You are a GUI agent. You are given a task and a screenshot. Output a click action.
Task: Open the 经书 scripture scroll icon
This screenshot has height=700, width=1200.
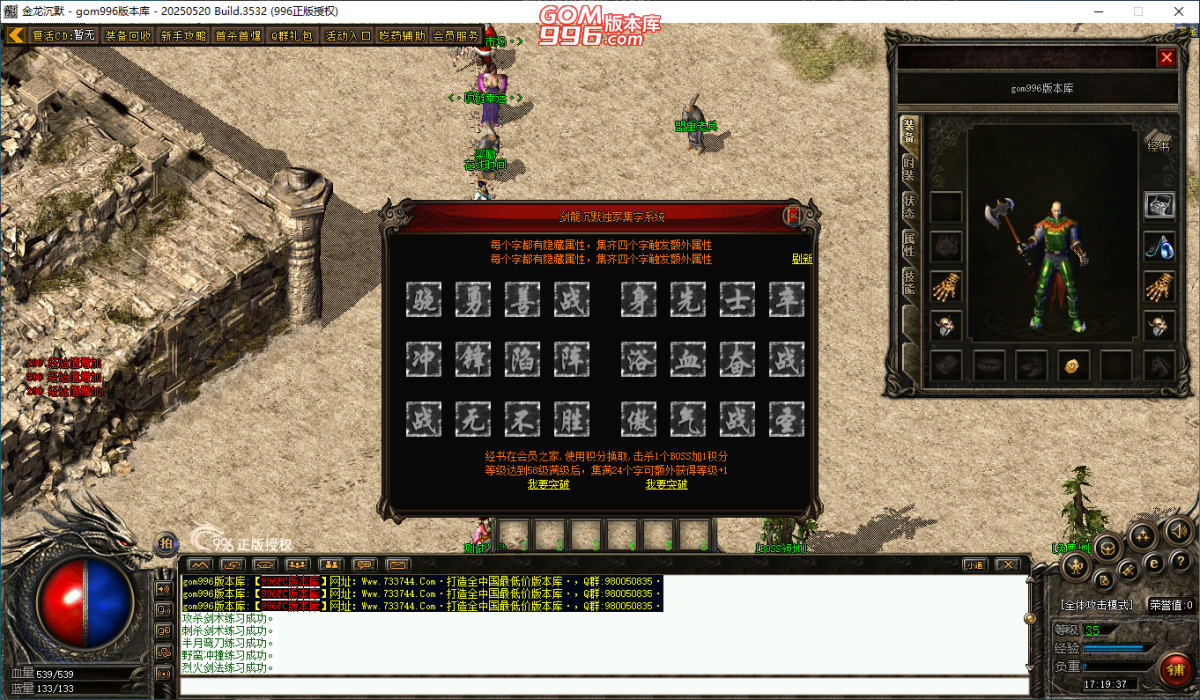(x=1158, y=139)
